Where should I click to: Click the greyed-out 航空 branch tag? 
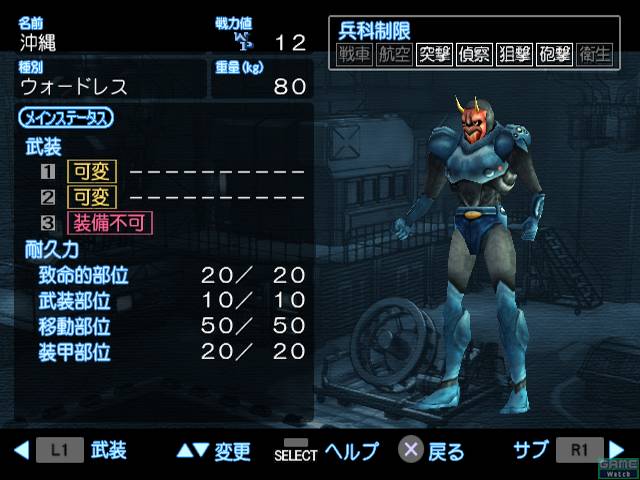(x=396, y=55)
